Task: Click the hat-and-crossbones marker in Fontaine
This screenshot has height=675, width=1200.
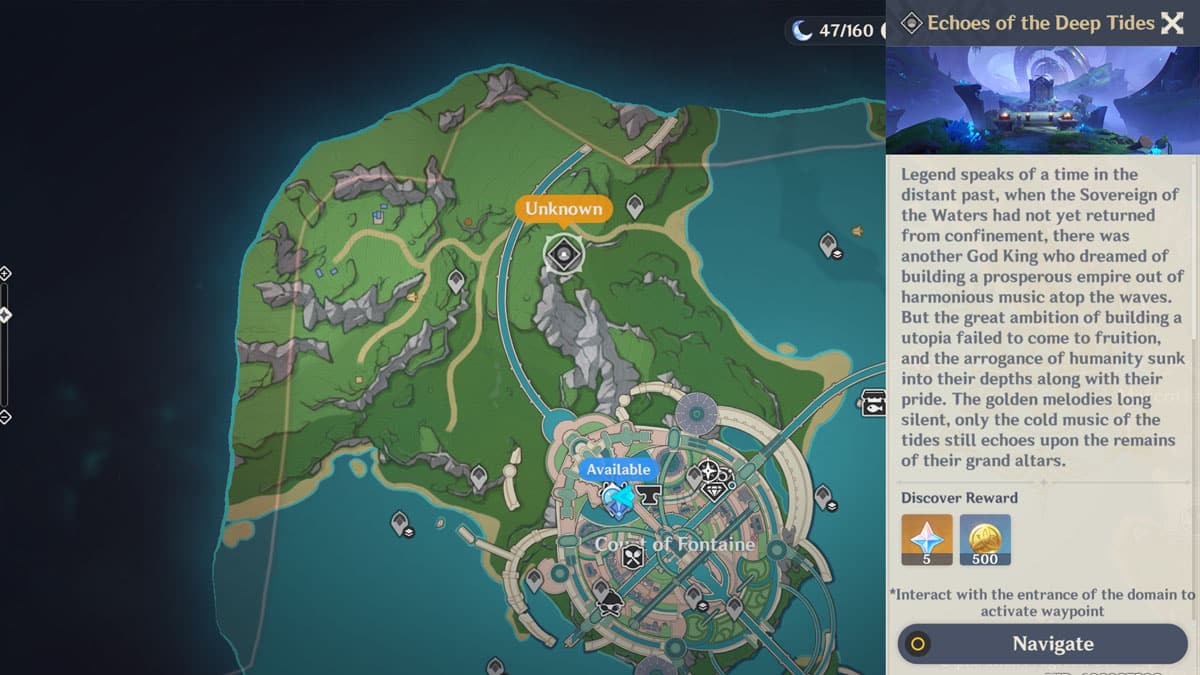Action: pos(610,602)
